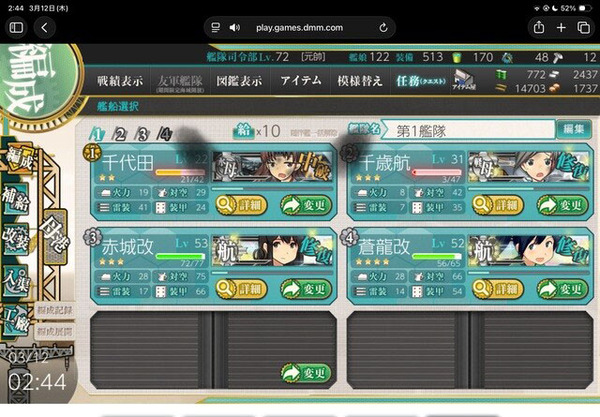Open the アイテム menu
Image resolution: width=600 pixels, height=417 pixels.
coord(300,80)
